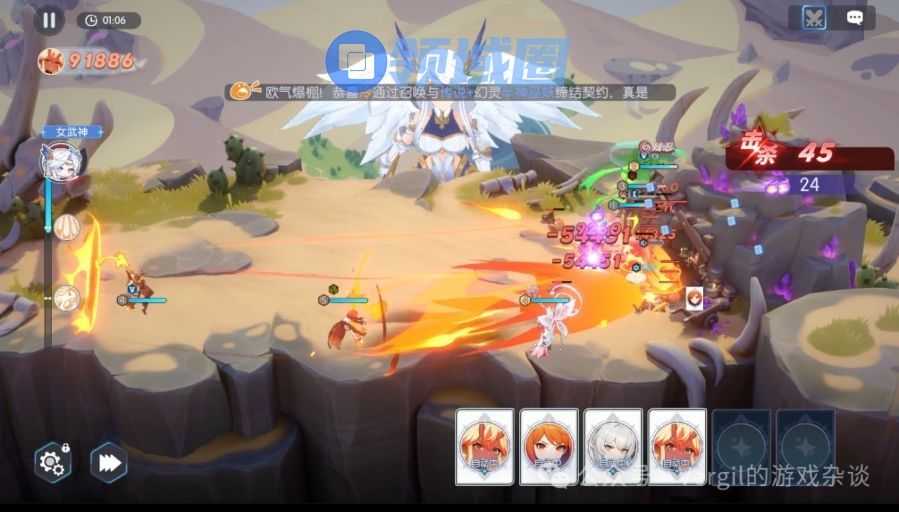Select the crossed swords battle icon
This screenshot has height=512, width=899.
pyautogui.click(x=815, y=18)
